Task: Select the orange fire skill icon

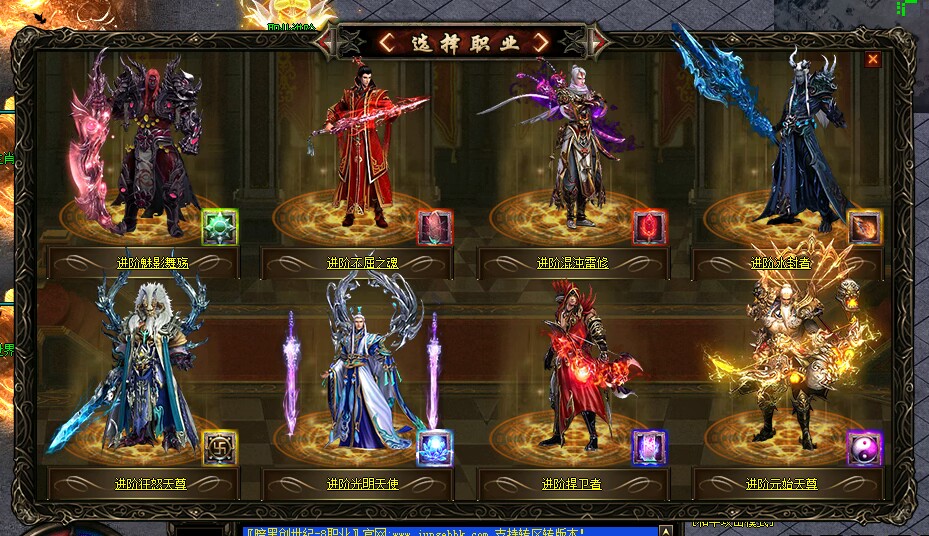Action: point(865,228)
